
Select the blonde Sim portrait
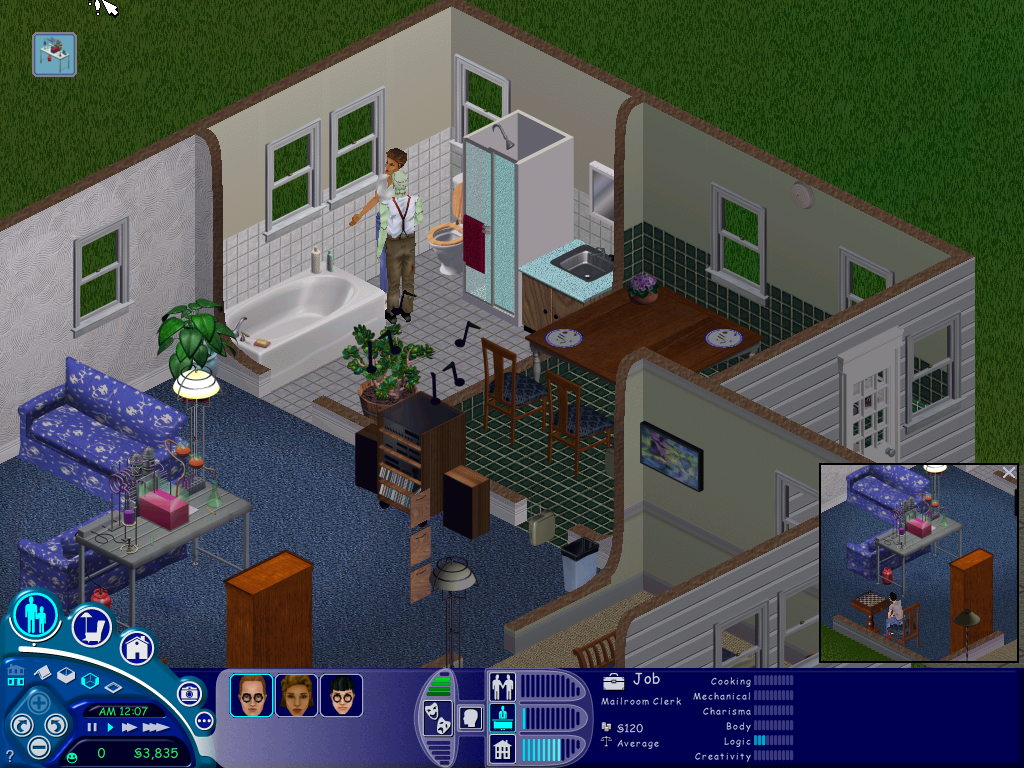coord(296,695)
